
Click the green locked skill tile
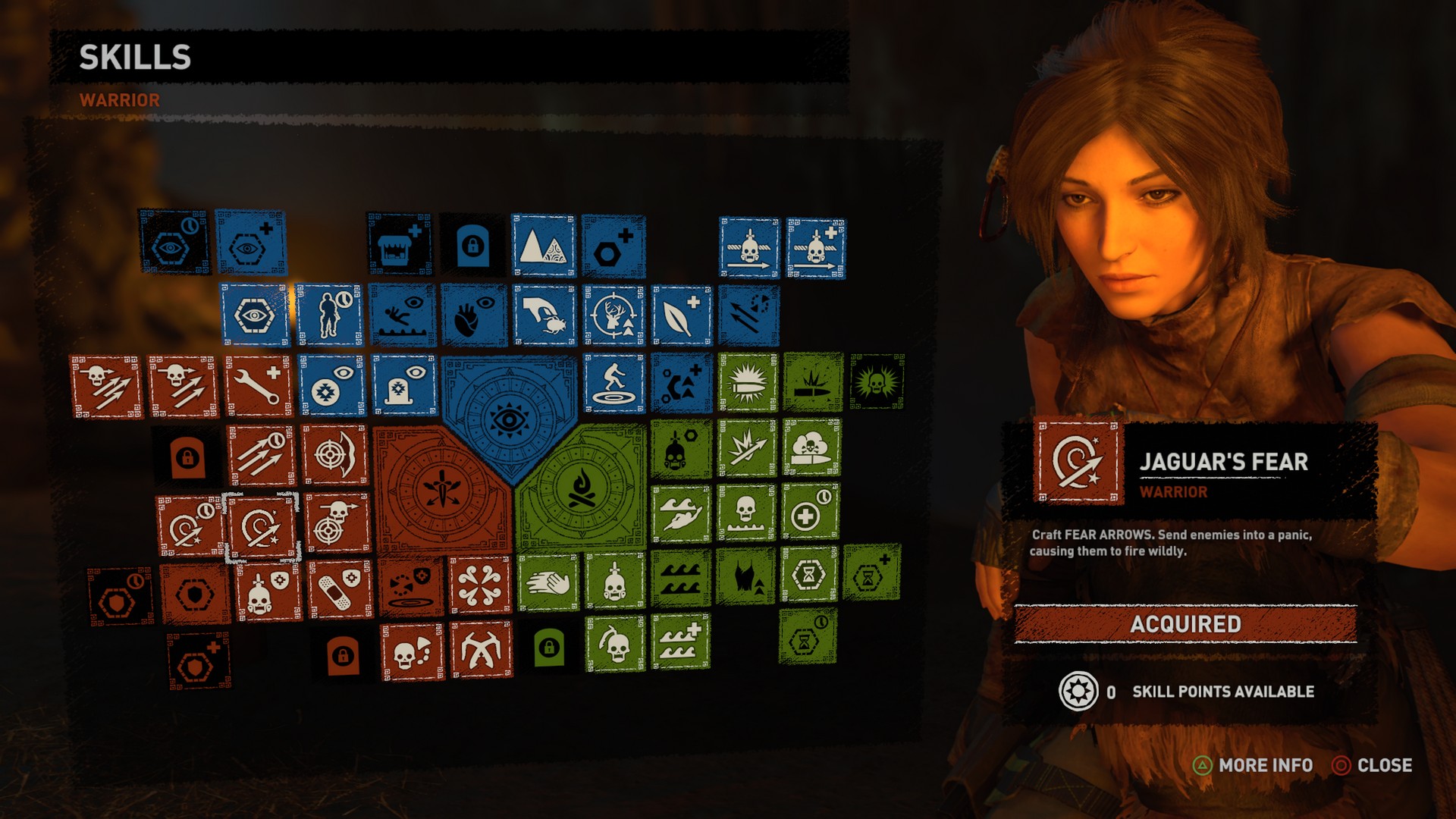(548, 648)
